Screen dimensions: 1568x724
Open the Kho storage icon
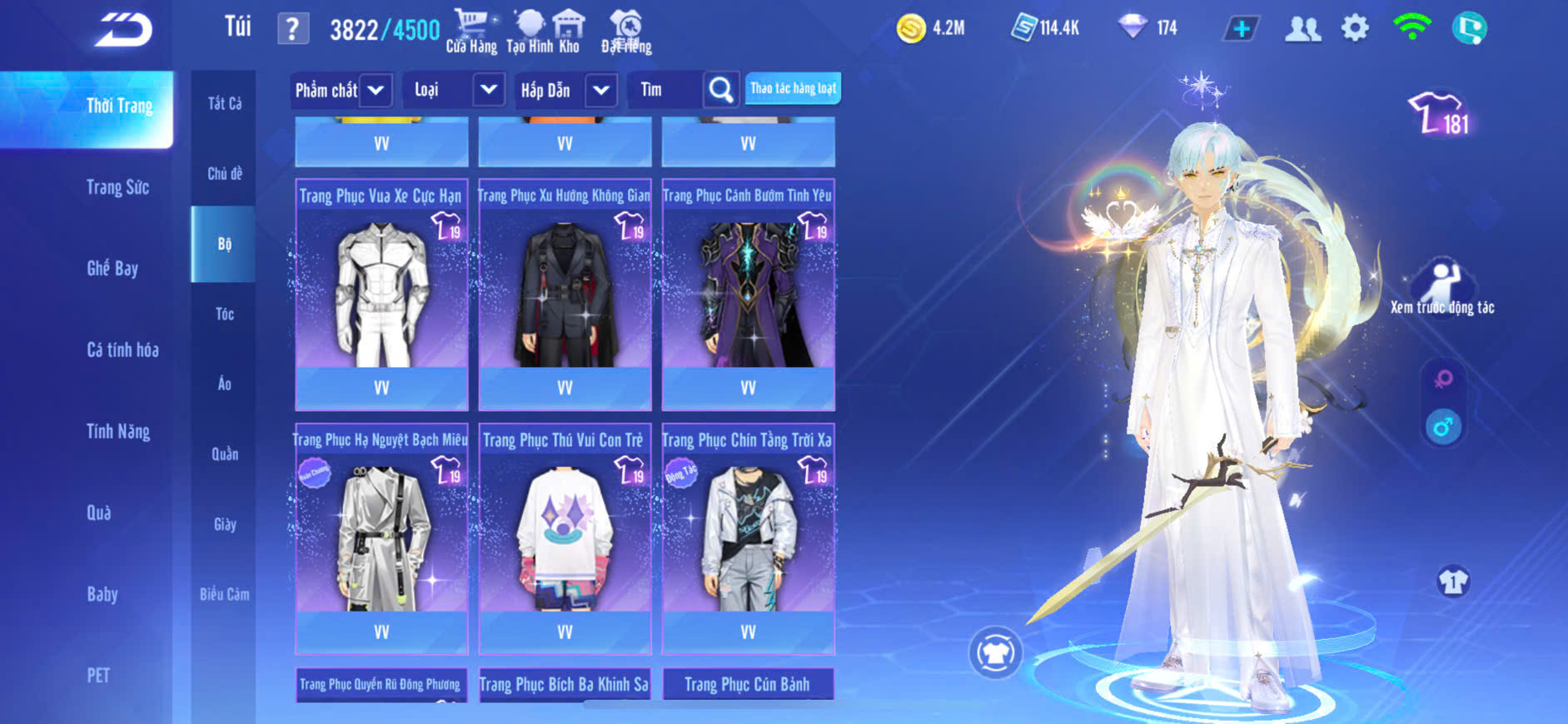(569, 32)
